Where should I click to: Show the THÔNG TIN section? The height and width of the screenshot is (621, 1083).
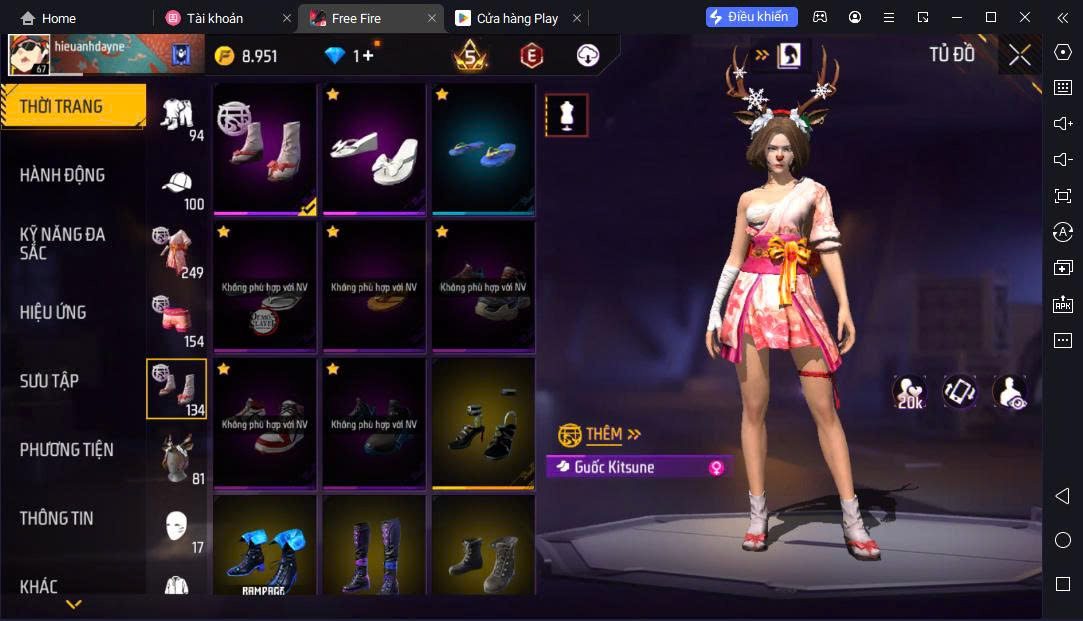coord(57,518)
